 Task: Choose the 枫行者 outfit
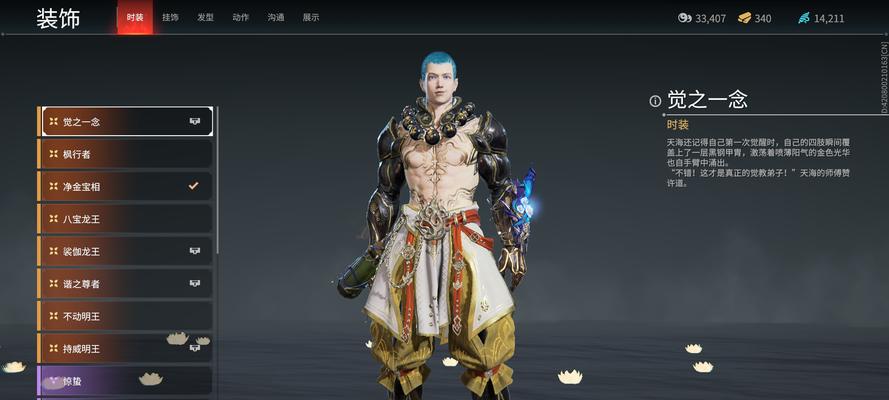coord(125,154)
